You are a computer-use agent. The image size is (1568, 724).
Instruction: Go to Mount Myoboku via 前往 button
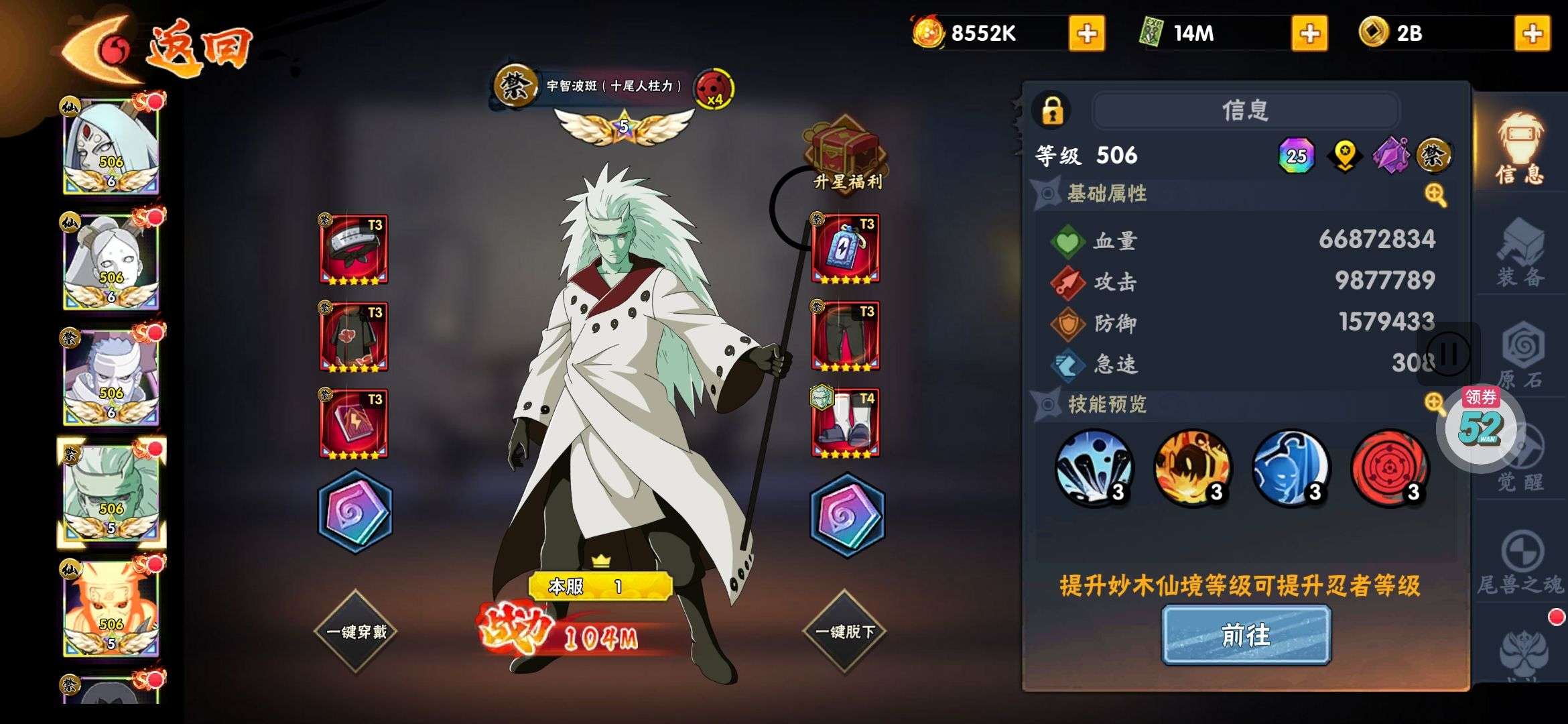tap(1246, 635)
